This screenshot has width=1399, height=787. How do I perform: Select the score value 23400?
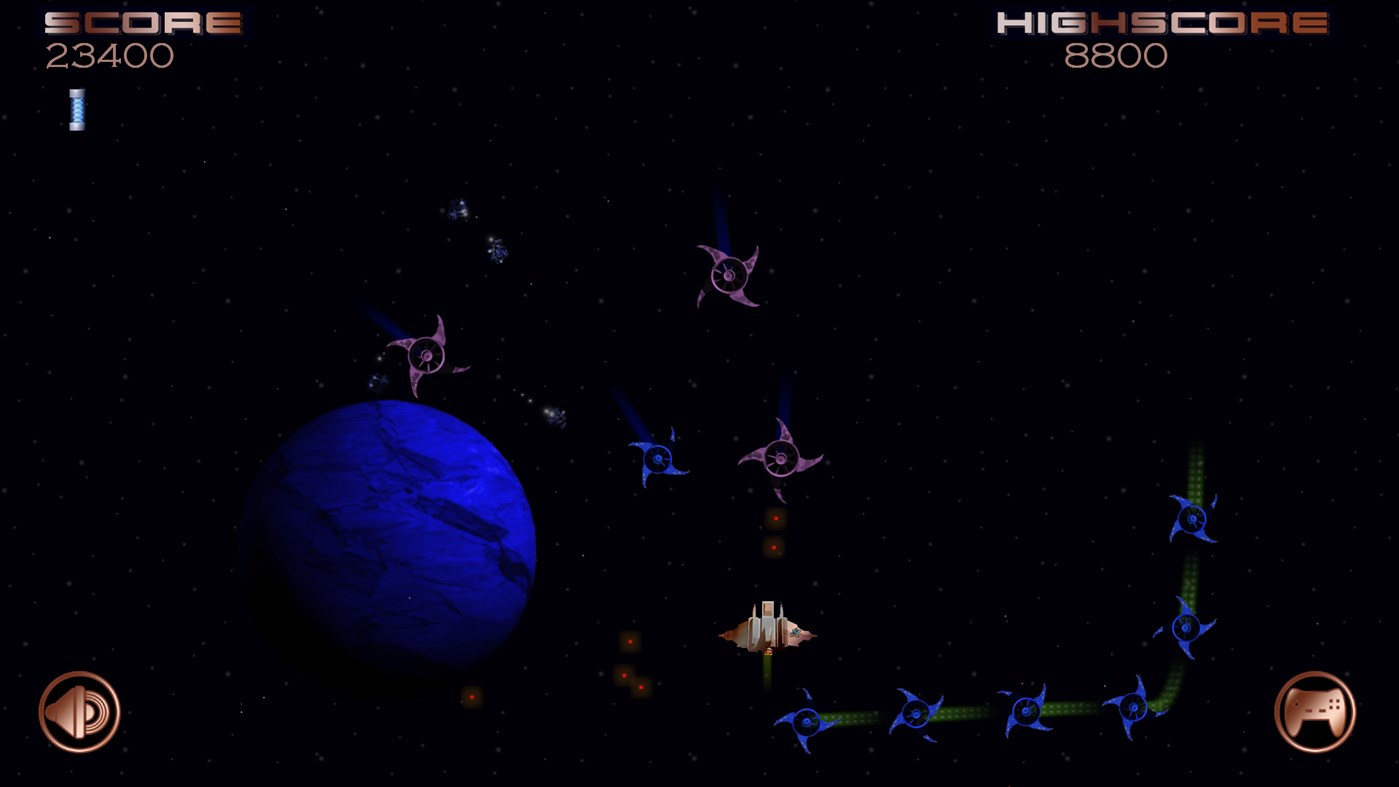click(x=110, y=57)
